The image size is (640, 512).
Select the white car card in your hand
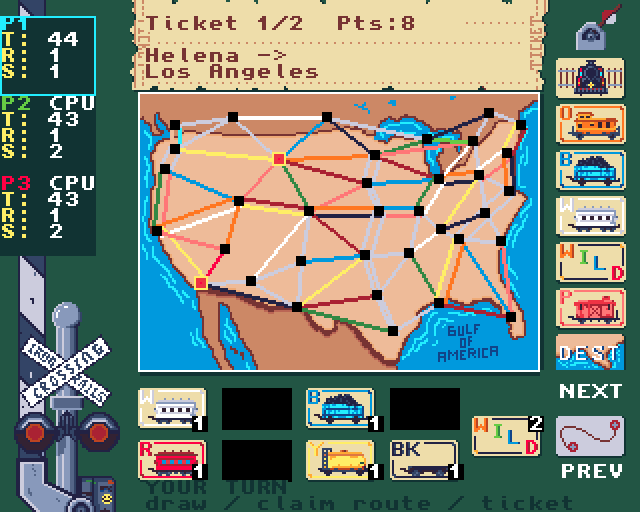[173, 409]
